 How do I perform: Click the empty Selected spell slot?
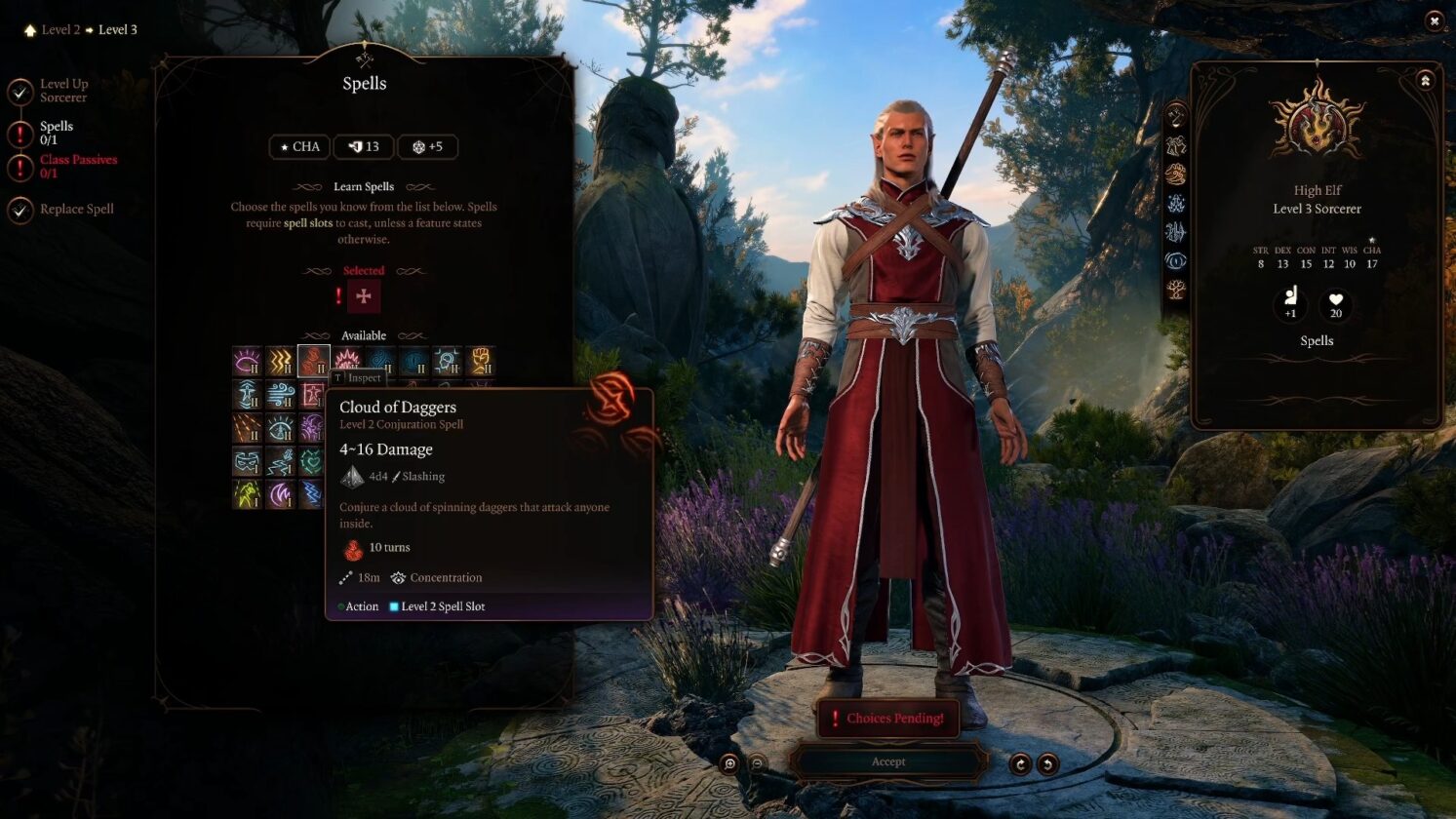[364, 296]
